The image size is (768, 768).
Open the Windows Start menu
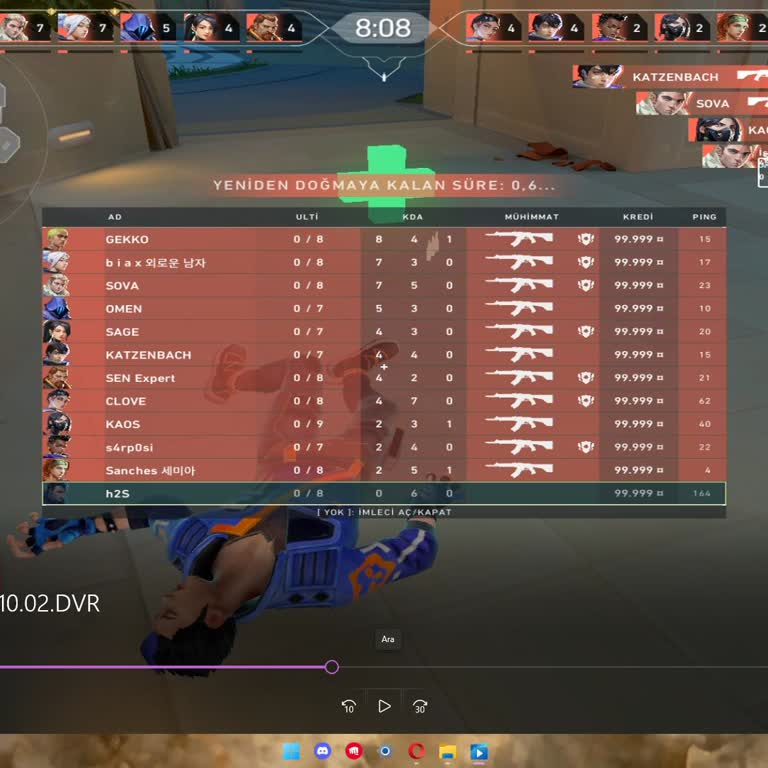click(291, 751)
